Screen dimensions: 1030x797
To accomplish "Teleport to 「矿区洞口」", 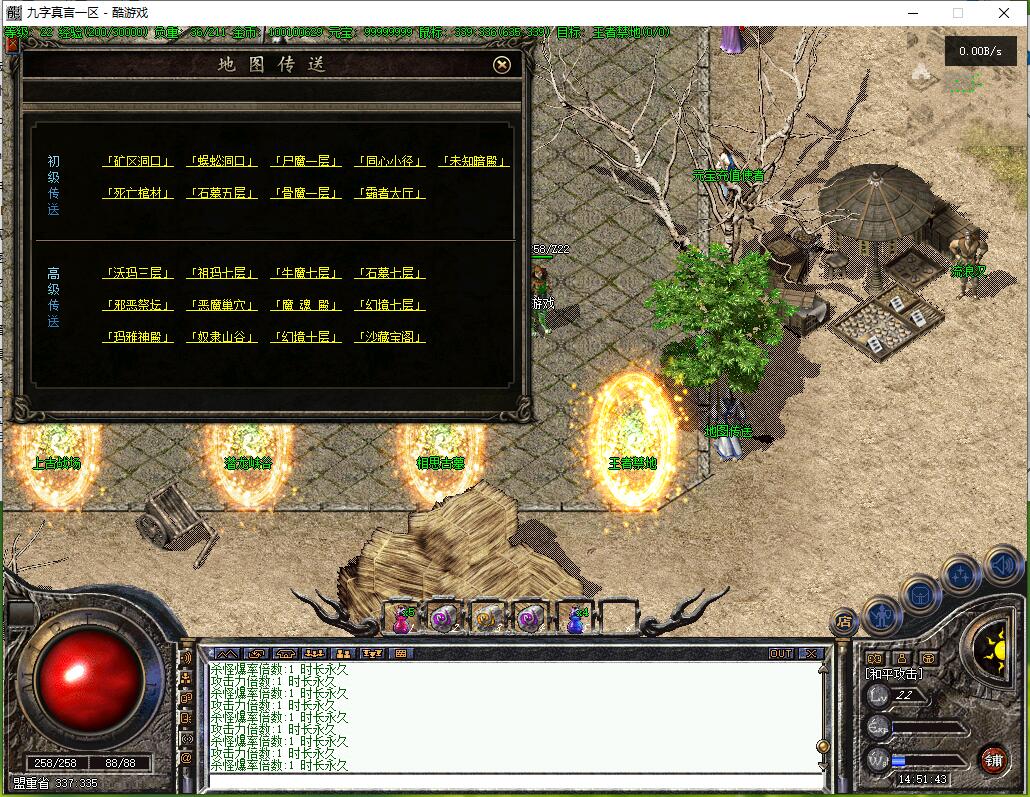I will click(x=137, y=161).
